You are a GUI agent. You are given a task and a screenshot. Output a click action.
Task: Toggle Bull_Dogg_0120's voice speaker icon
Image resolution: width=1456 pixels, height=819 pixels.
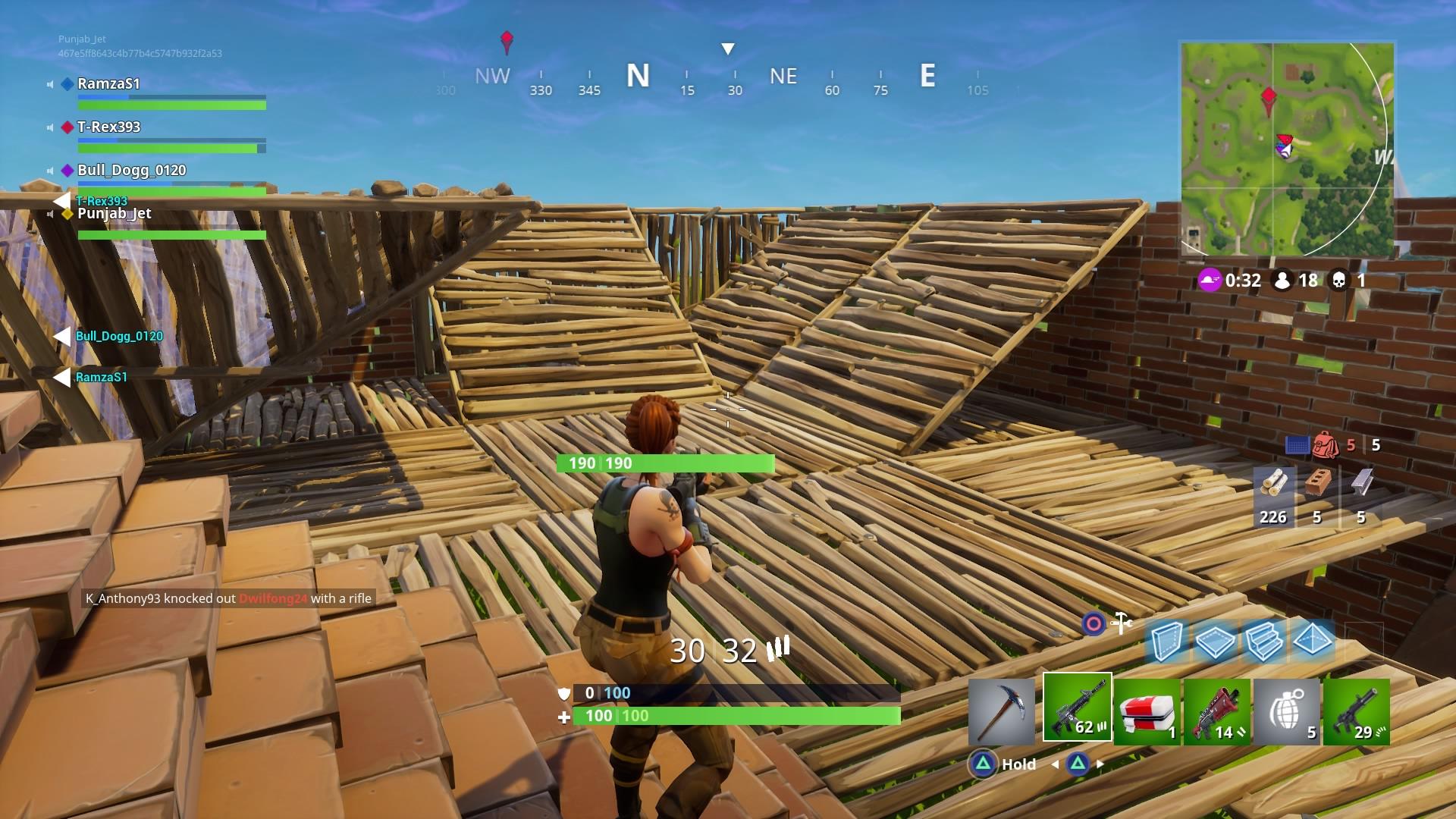pyautogui.click(x=50, y=171)
